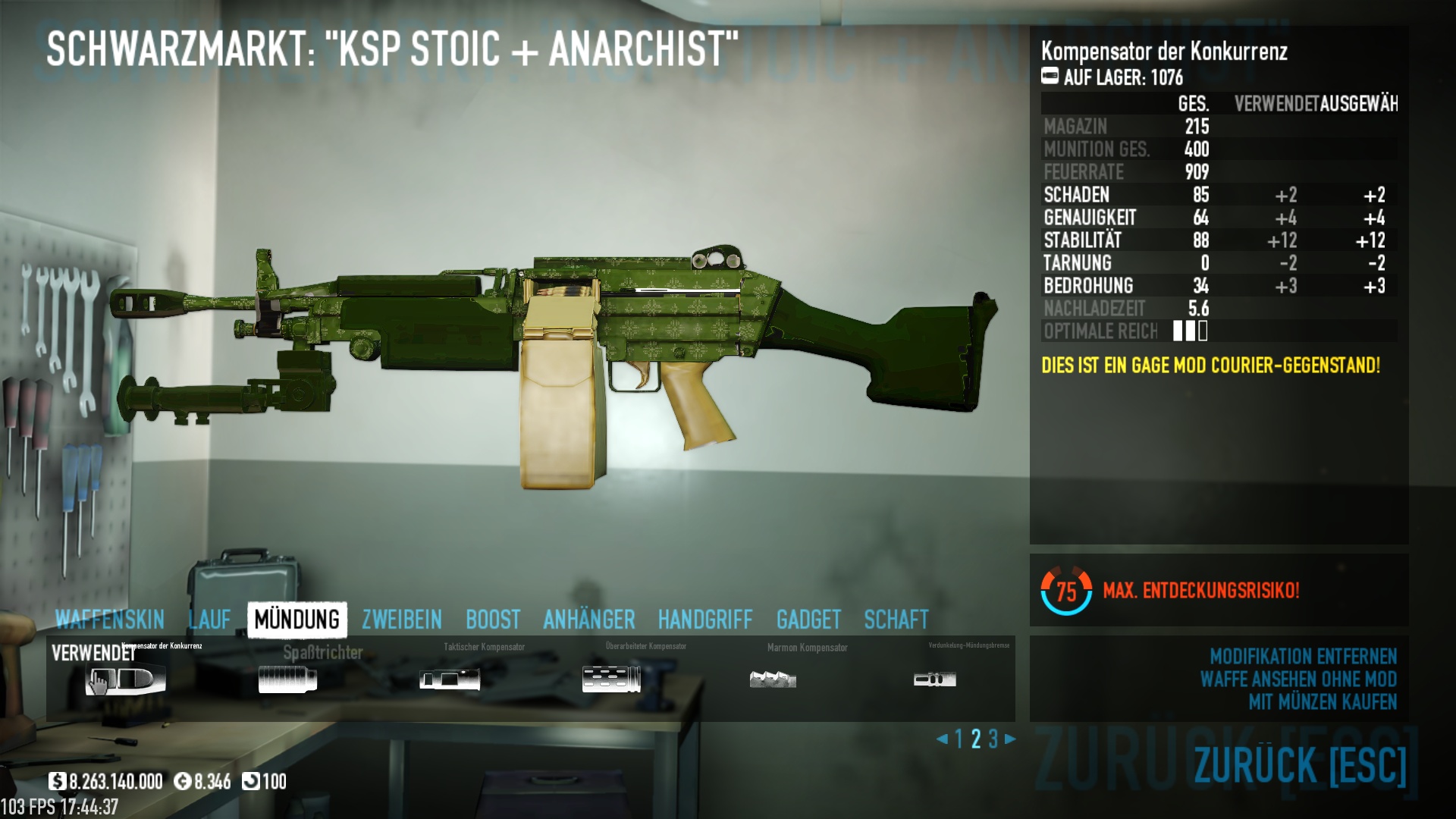The width and height of the screenshot is (1456, 819).
Task: Pick the Überarbeiteter Kompensator mod
Action: [x=611, y=679]
